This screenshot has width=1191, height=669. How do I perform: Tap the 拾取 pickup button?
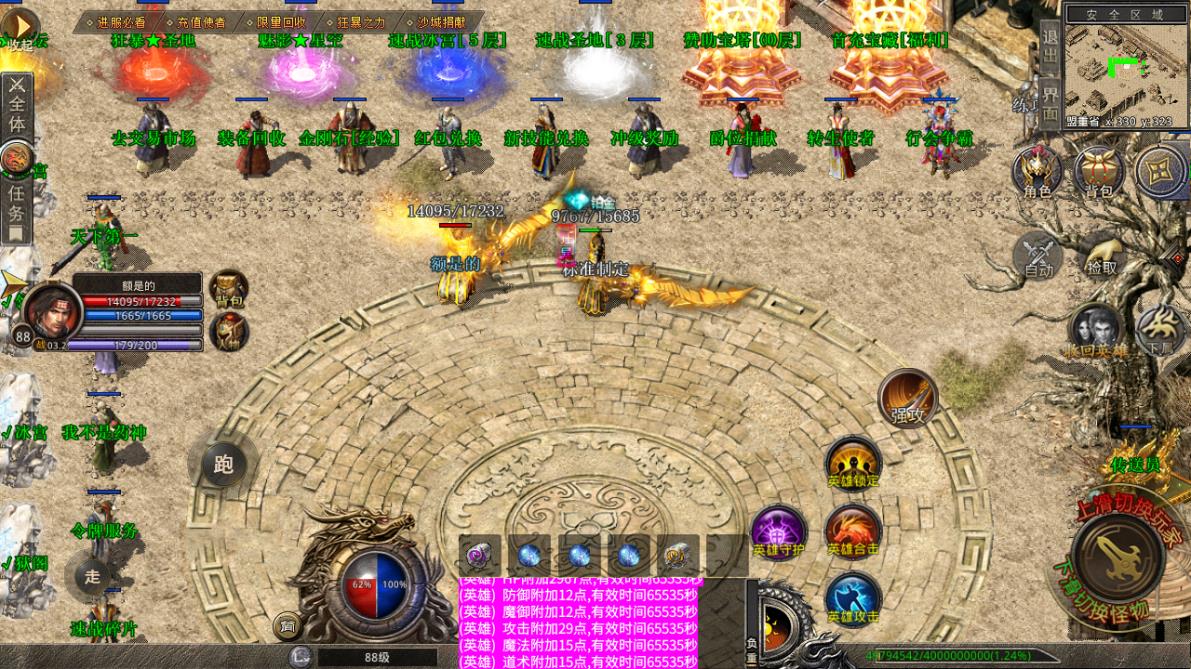click(1101, 256)
